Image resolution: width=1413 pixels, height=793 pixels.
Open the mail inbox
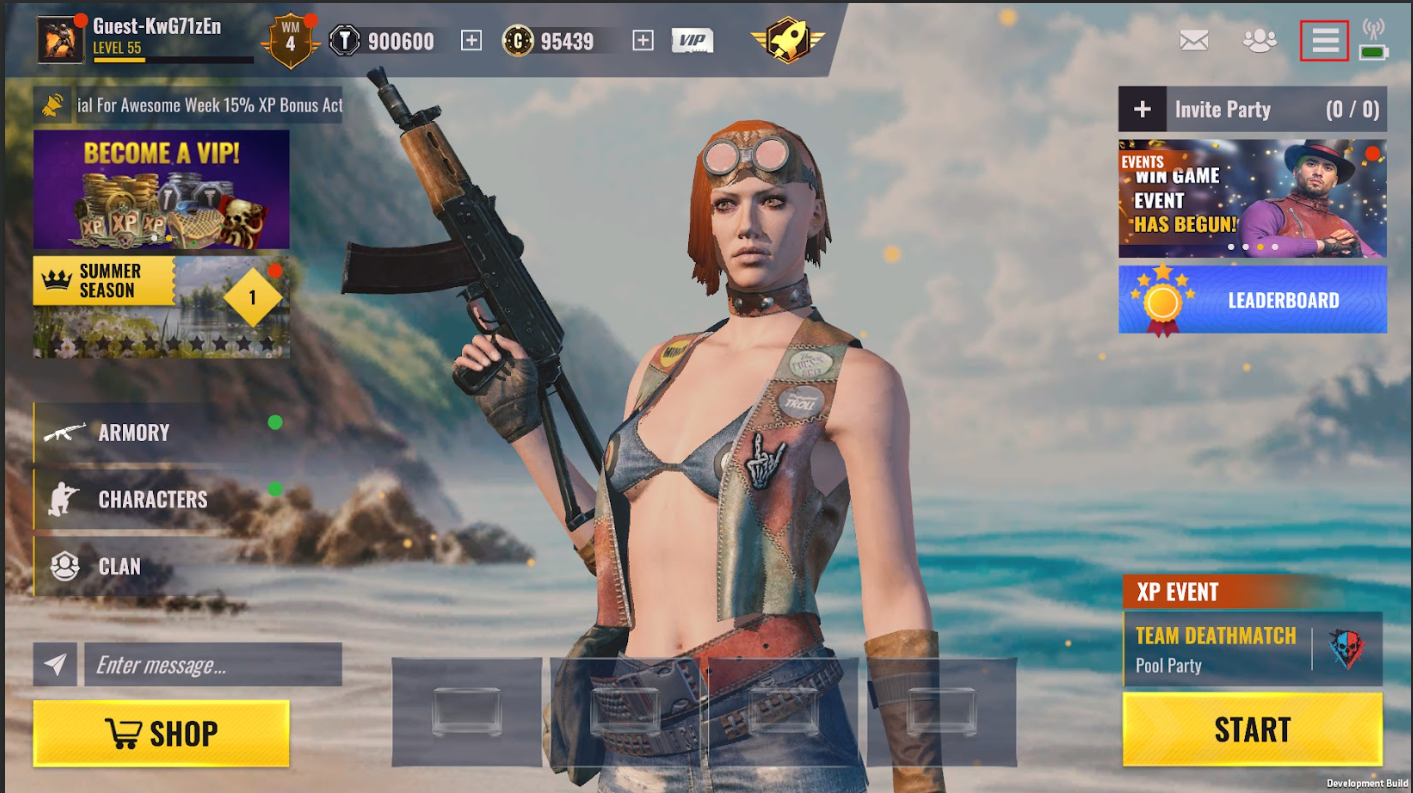point(1194,41)
